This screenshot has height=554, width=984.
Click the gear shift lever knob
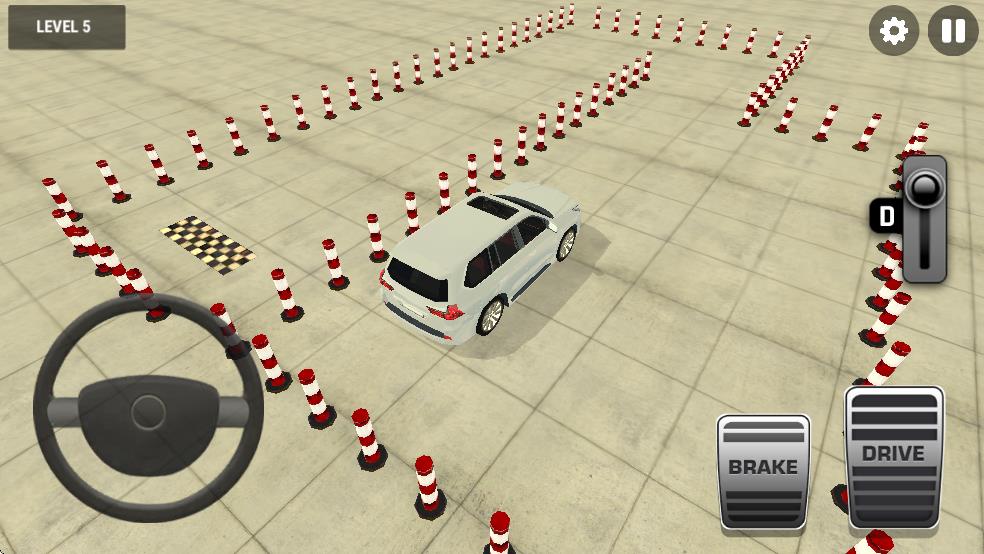(923, 187)
